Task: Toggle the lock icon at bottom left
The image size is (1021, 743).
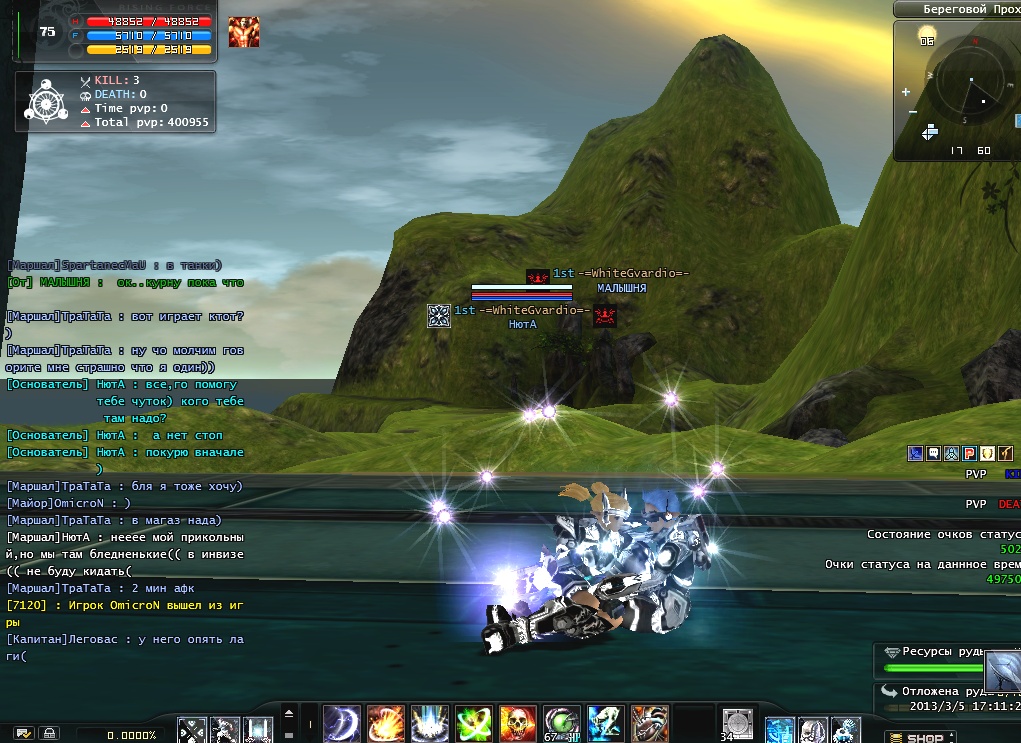Action: (47, 734)
